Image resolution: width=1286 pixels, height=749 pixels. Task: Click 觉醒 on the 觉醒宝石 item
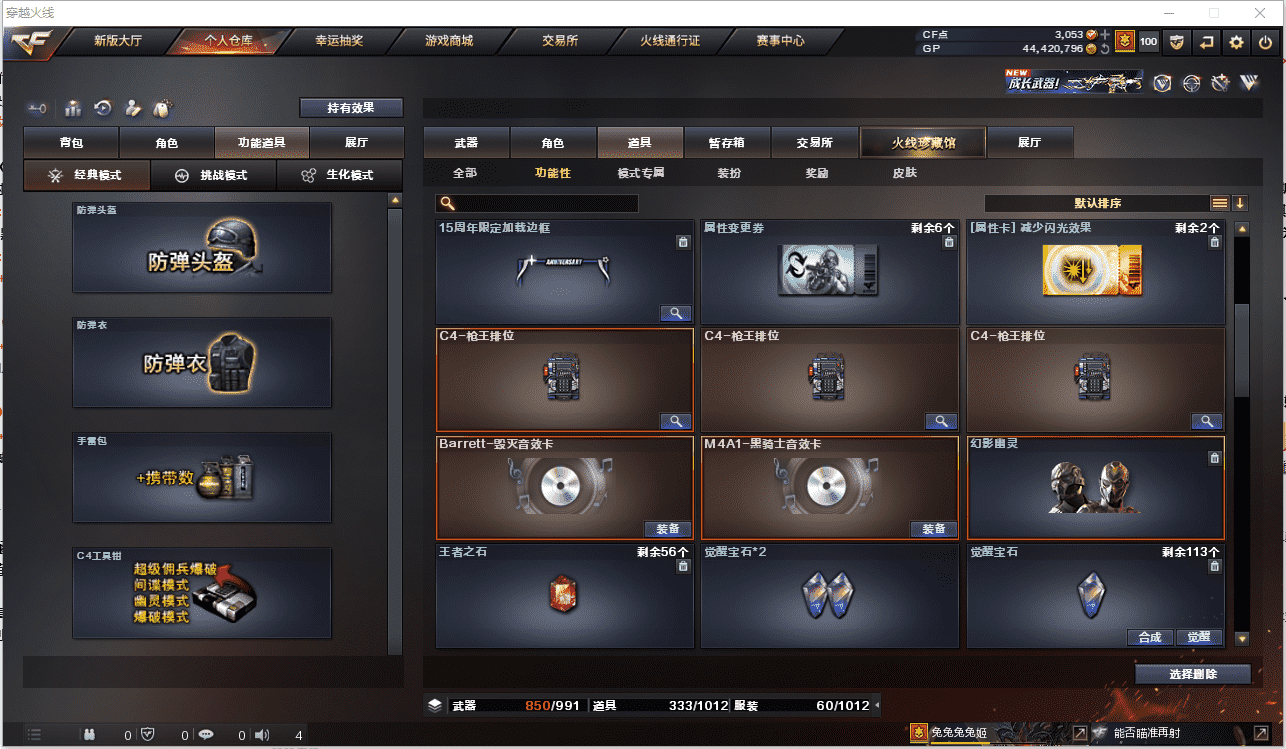click(1198, 637)
